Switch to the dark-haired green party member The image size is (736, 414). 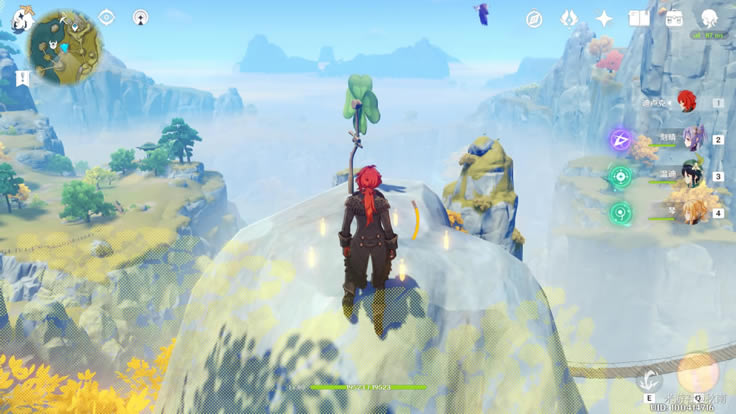tap(691, 174)
